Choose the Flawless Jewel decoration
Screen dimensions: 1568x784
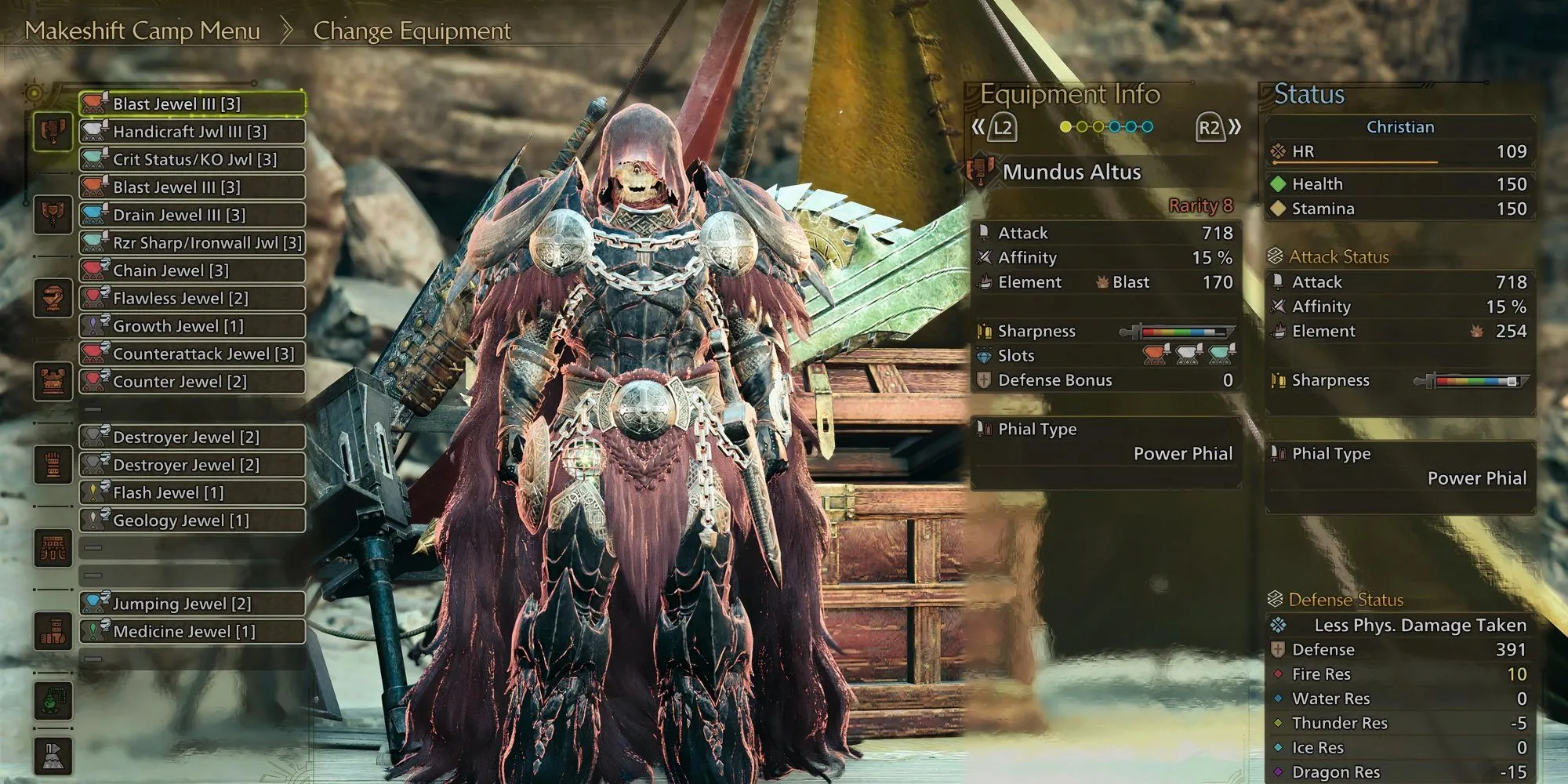point(192,298)
